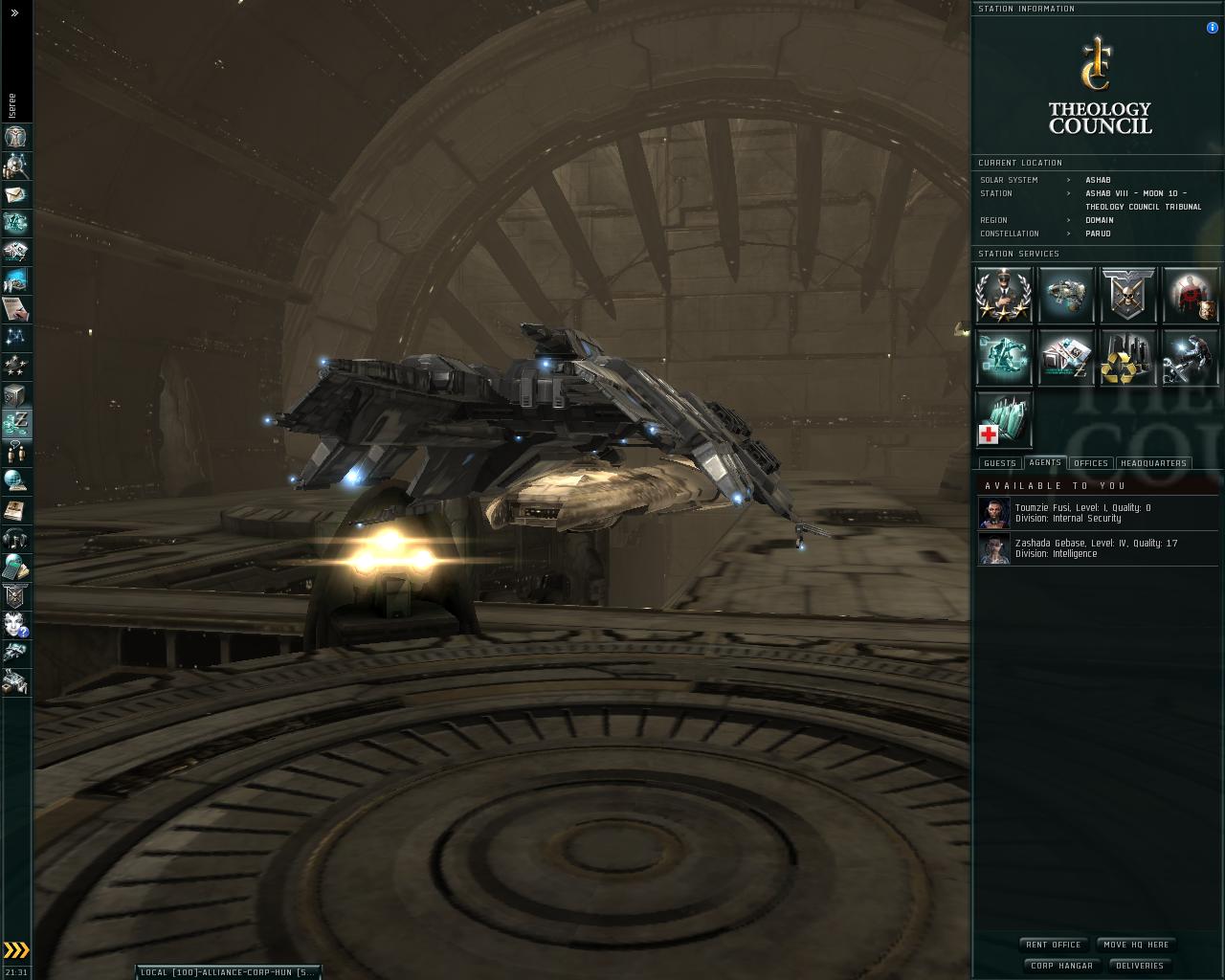Open mail from the envelope sidebar icon
The width and height of the screenshot is (1225, 980).
click(x=16, y=194)
